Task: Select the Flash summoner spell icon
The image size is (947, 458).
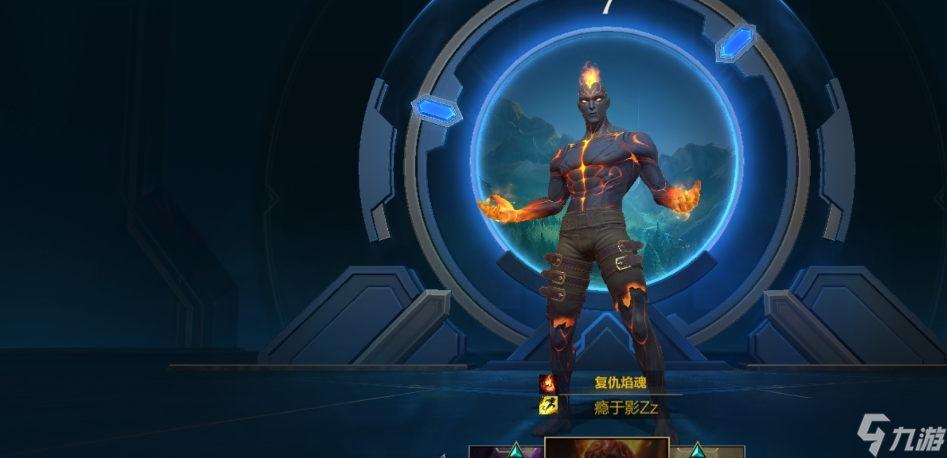Action: (x=548, y=405)
